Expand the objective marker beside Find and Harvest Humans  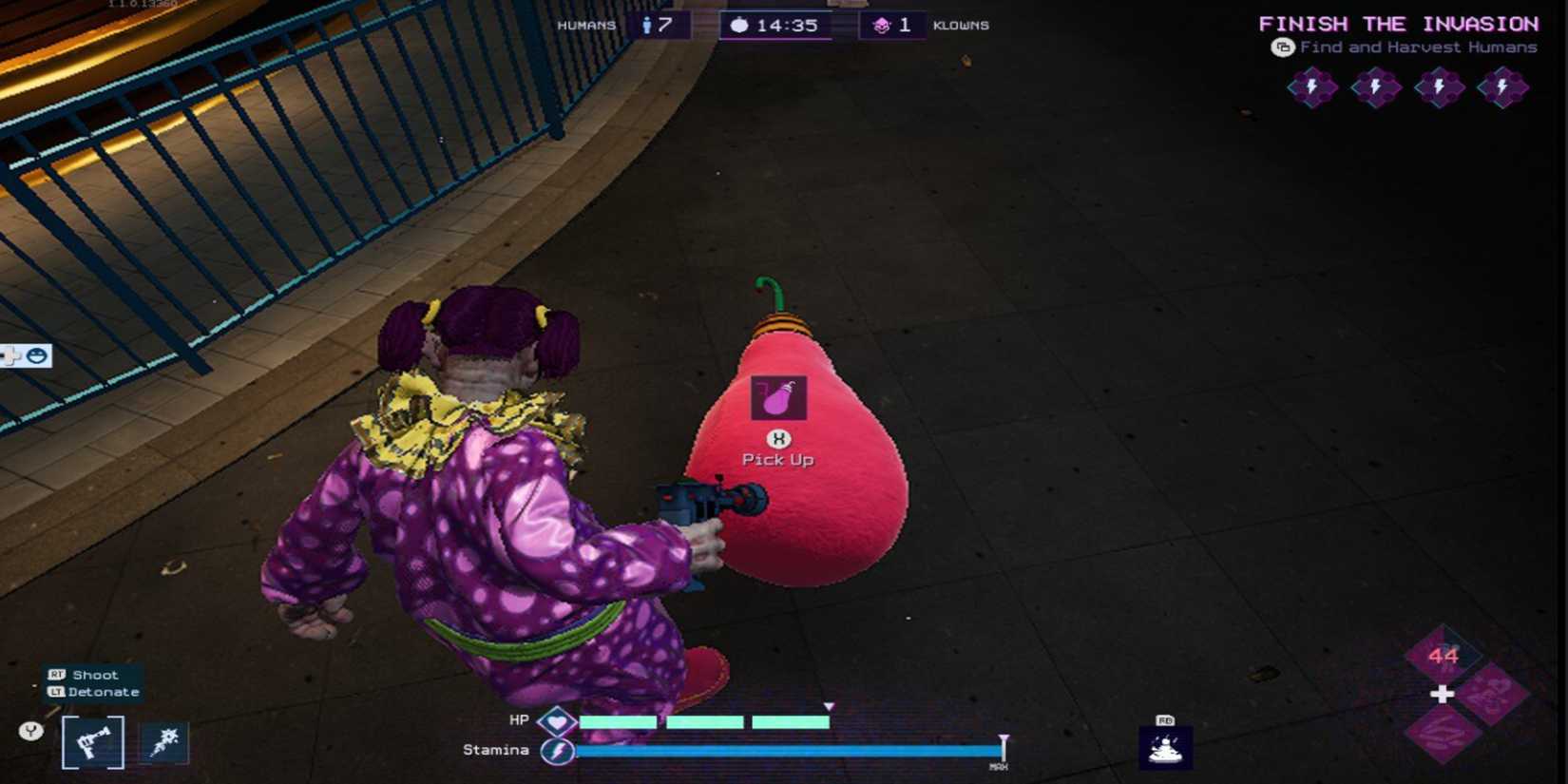tap(1284, 47)
